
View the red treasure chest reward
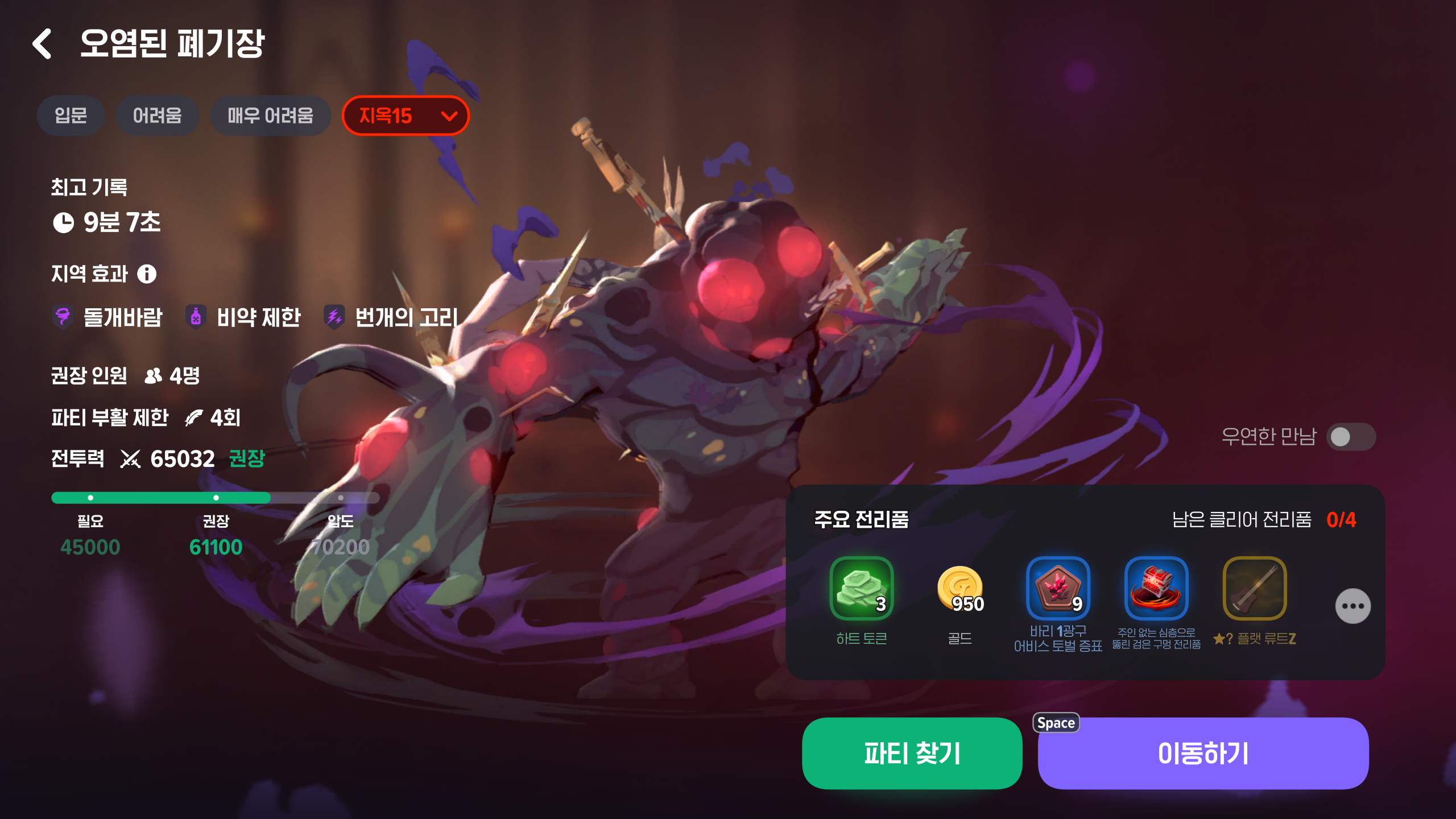coord(1156,588)
